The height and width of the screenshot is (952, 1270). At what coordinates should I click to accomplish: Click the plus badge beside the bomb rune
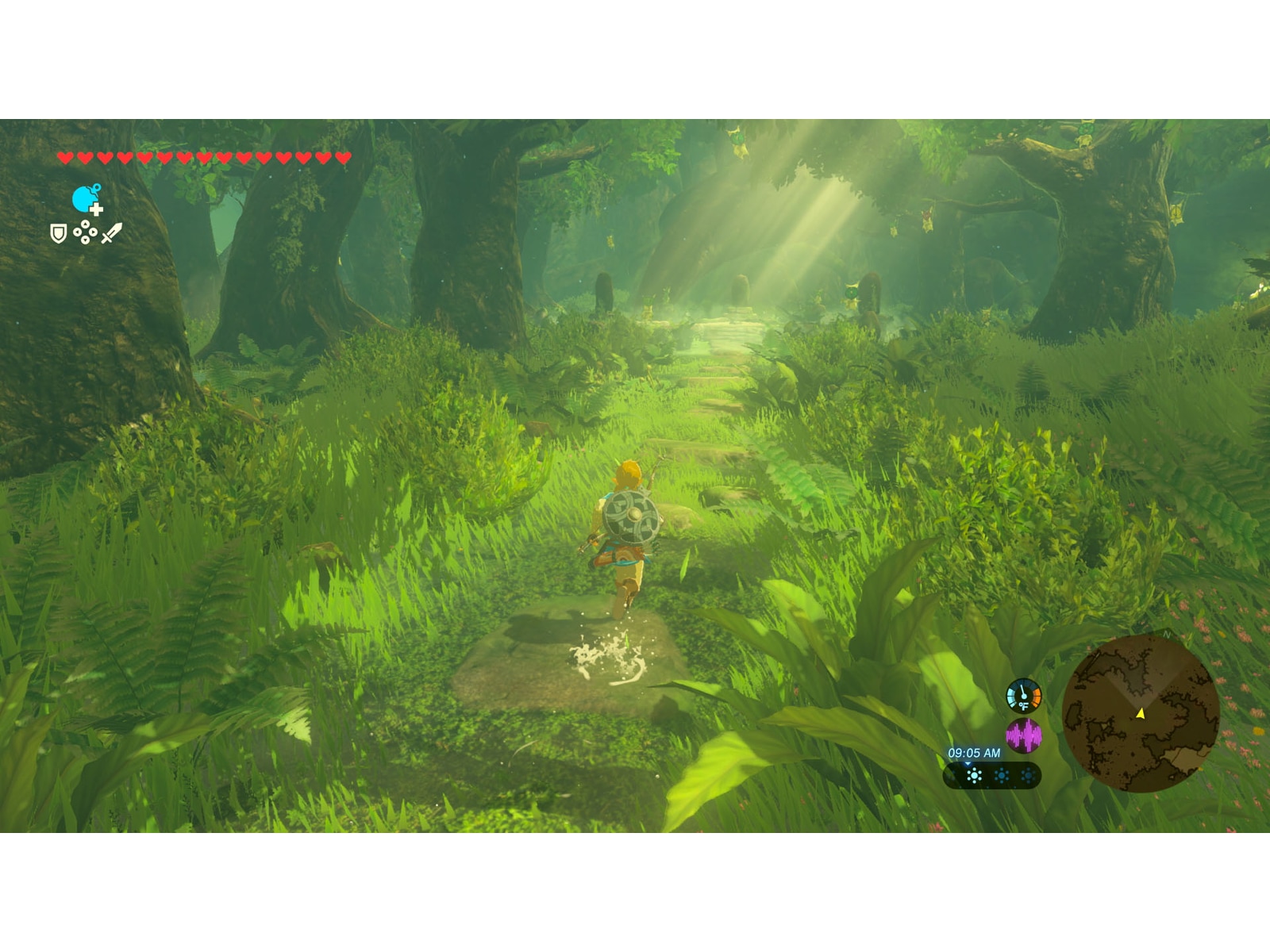click(96, 209)
